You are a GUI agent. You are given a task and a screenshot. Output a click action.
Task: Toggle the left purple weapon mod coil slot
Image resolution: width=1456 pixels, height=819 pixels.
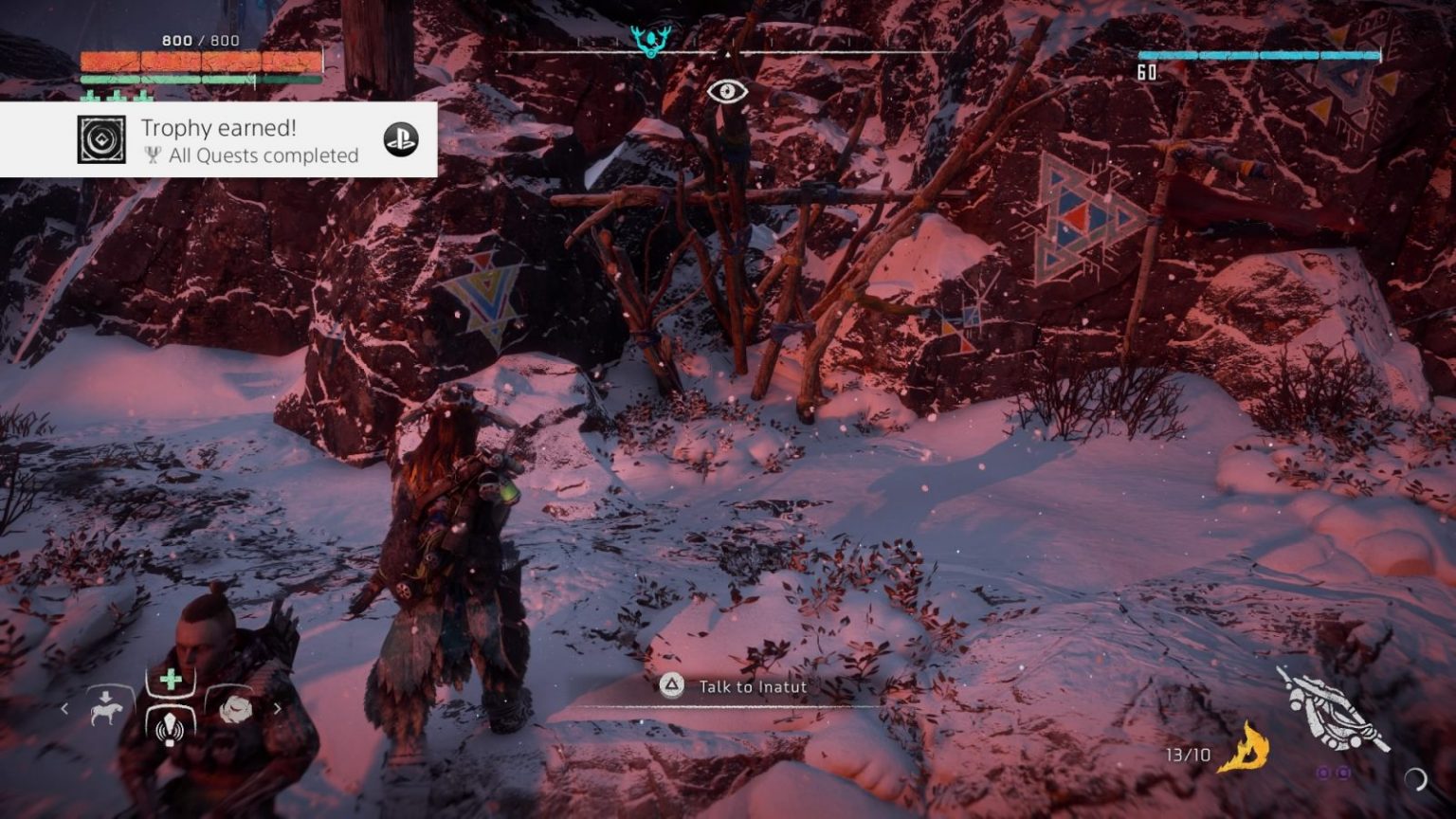1323,774
